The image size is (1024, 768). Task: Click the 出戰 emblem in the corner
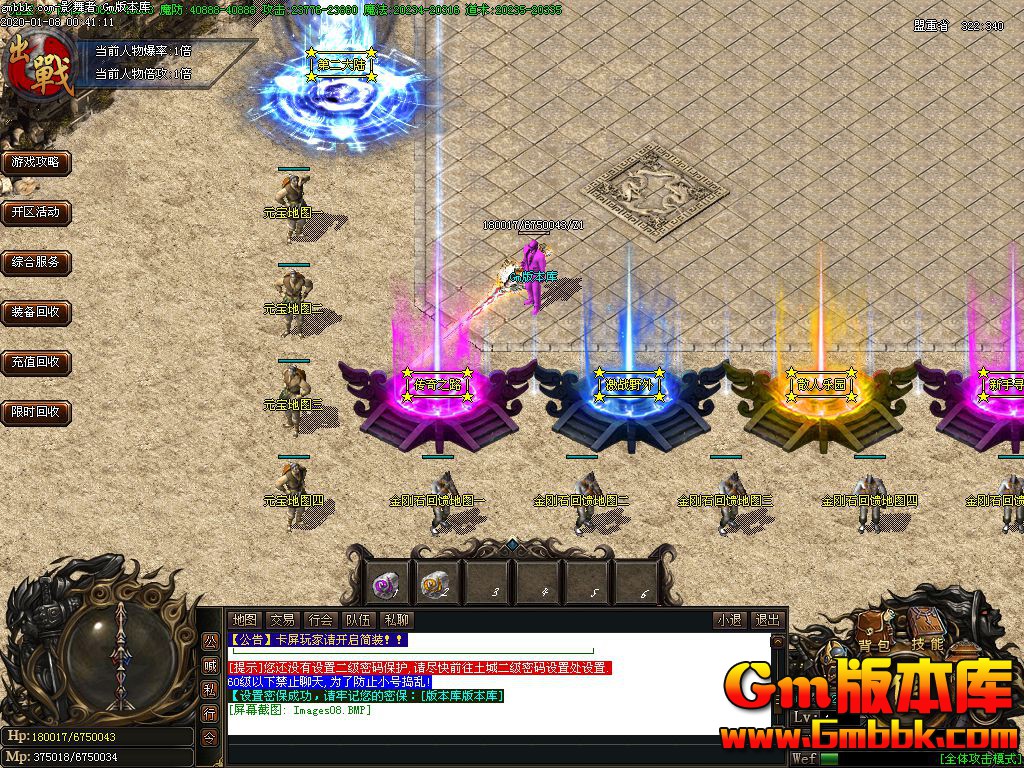pos(40,62)
